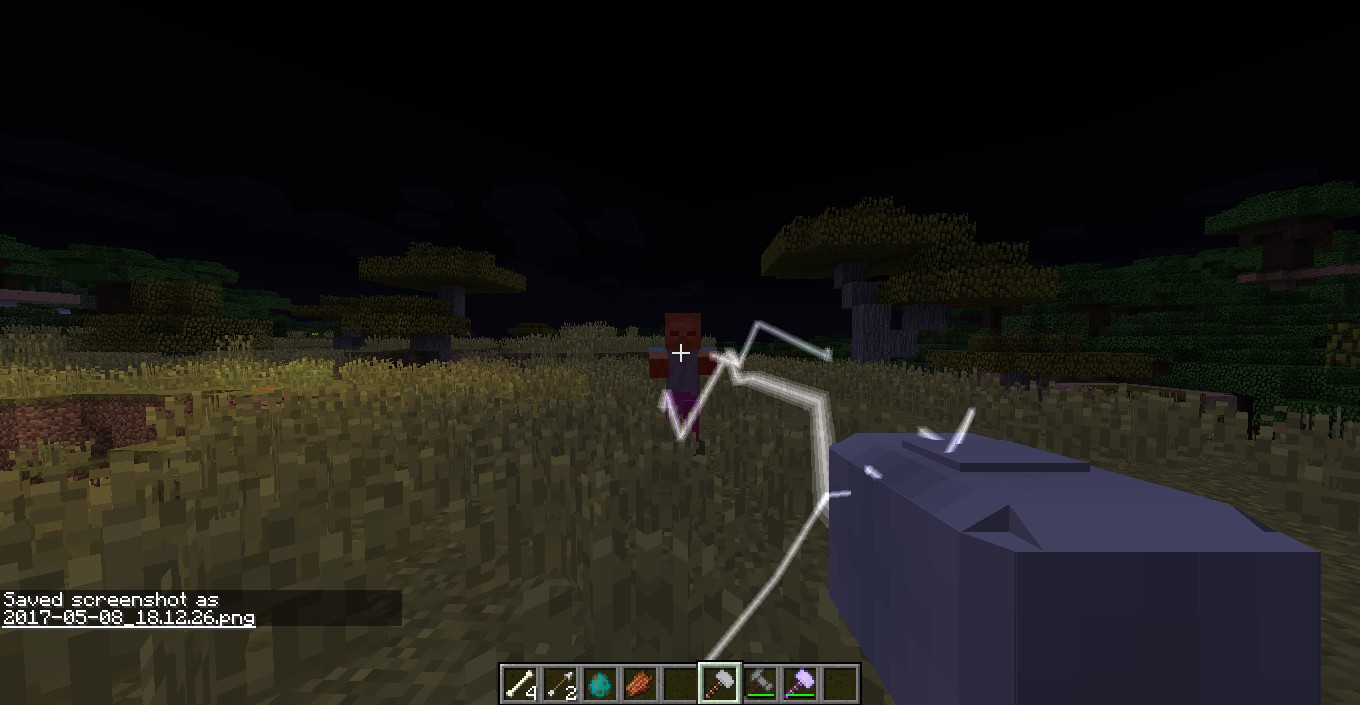Equip the purple enchanted hammer slot
1360x705 pixels.
pyautogui.click(x=800, y=684)
